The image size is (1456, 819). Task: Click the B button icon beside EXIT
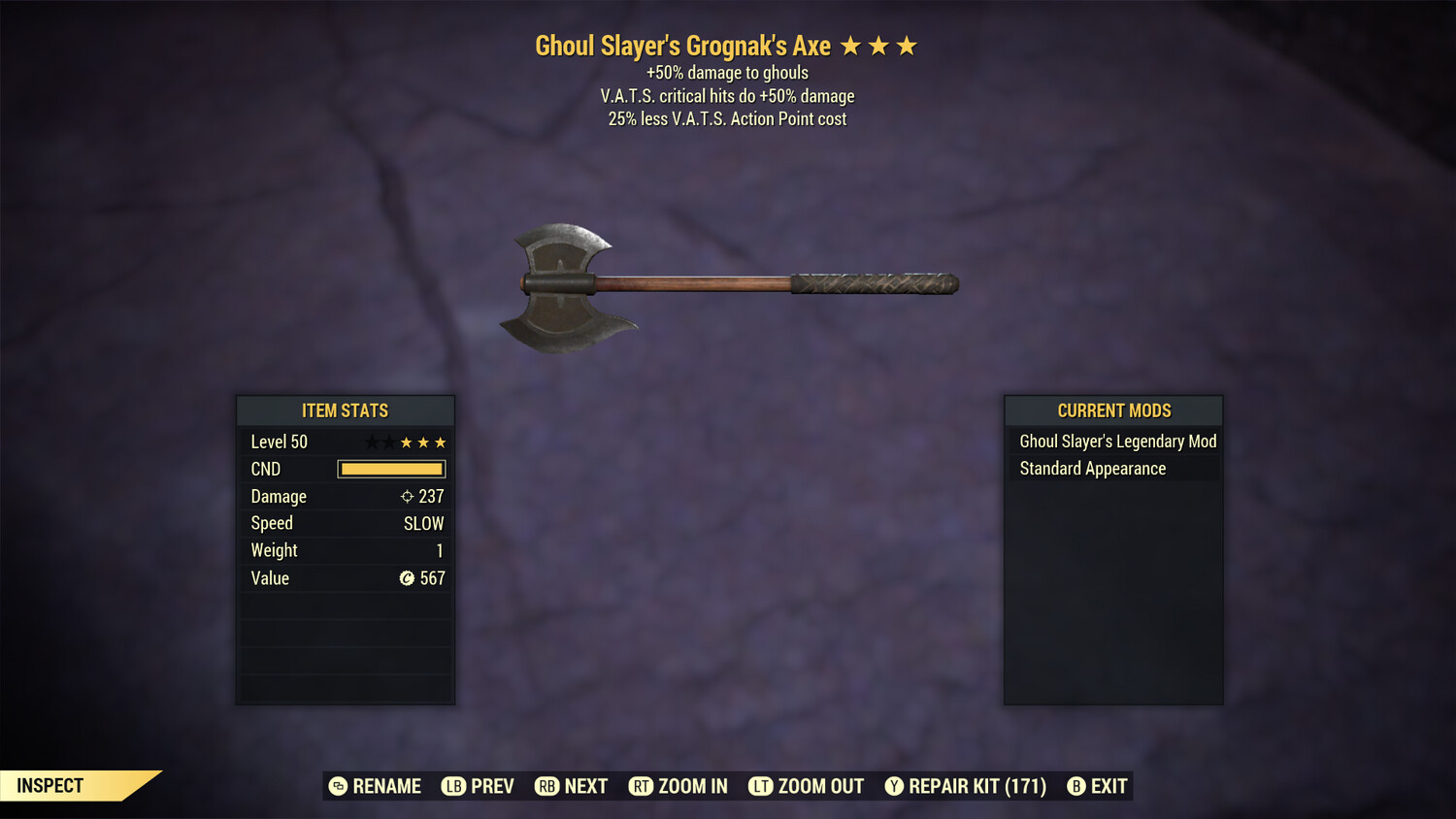1075,786
